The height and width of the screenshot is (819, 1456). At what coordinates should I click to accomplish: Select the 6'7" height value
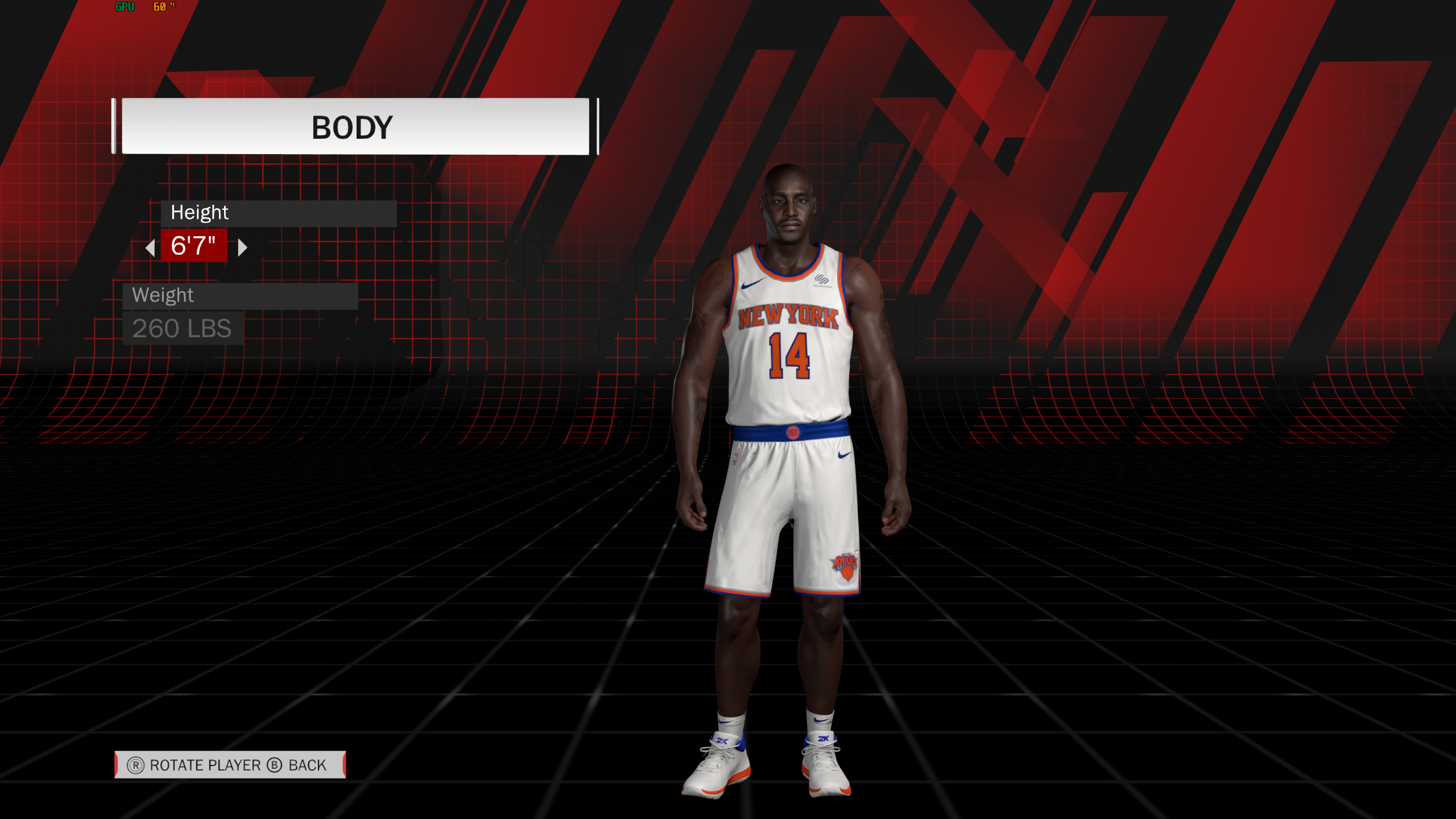pos(193,246)
